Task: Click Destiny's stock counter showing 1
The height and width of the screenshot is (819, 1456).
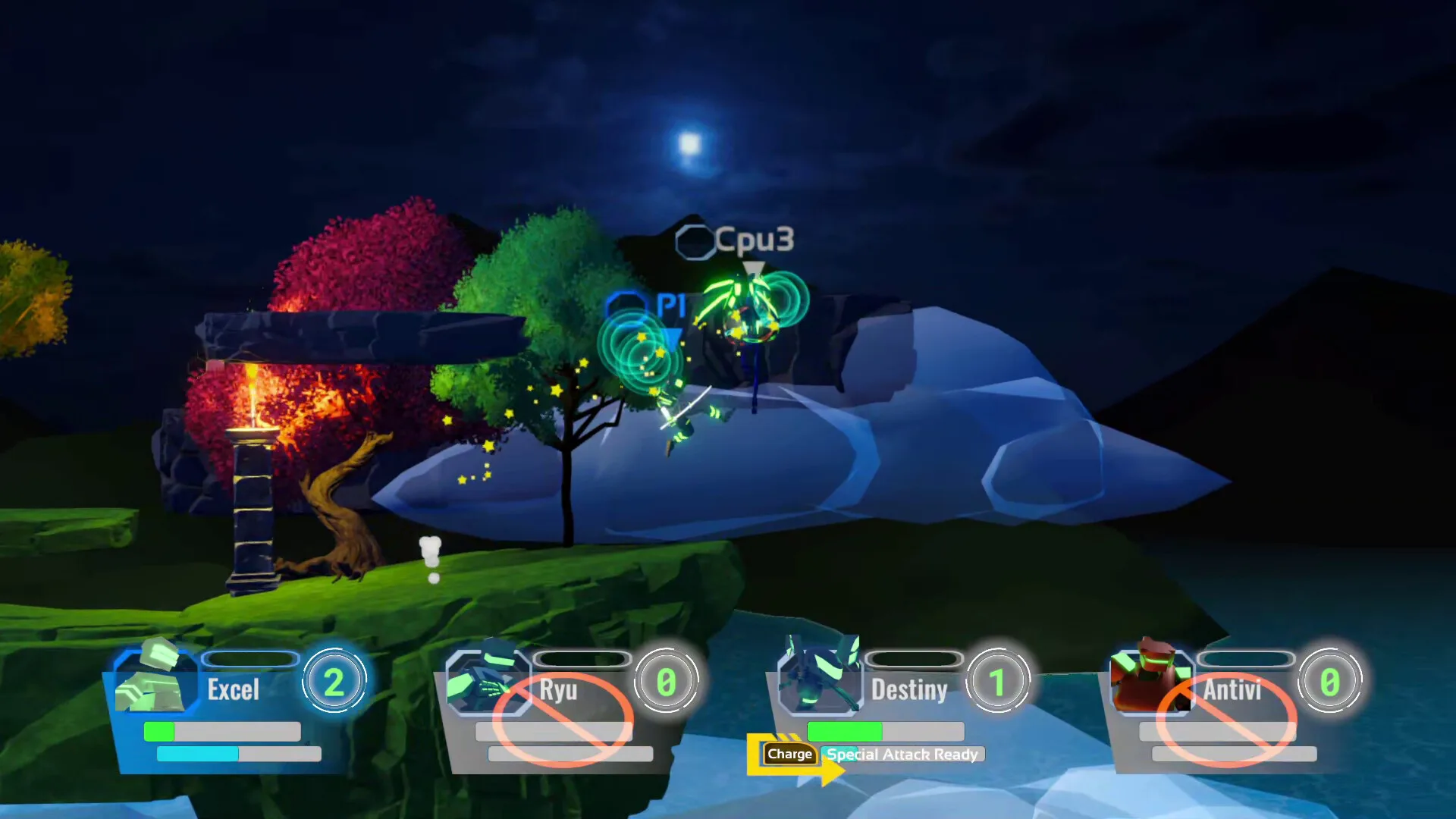Action: pyautogui.click(x=999, y=680)
